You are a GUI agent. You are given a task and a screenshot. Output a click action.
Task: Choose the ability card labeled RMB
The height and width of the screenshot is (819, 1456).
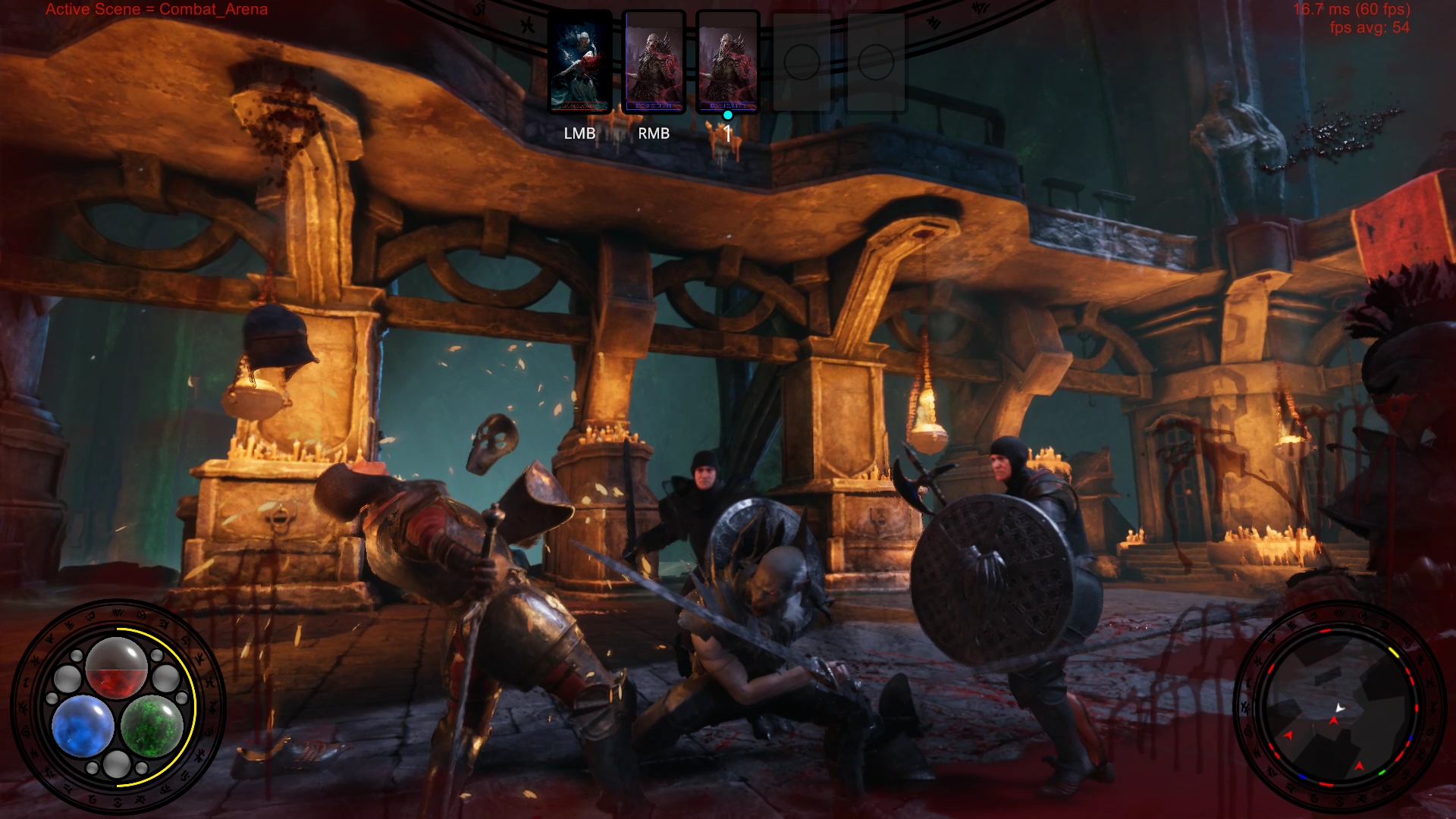(654, 62)
